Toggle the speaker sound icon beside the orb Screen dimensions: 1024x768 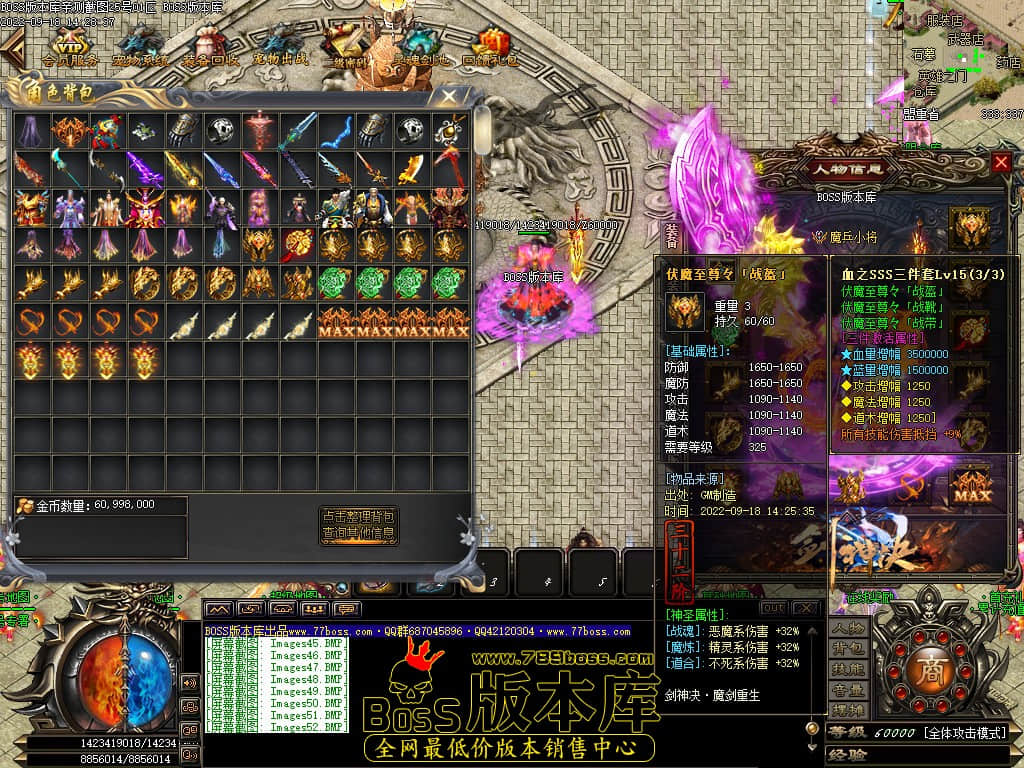pyautogui.click(x=189, y=682)
